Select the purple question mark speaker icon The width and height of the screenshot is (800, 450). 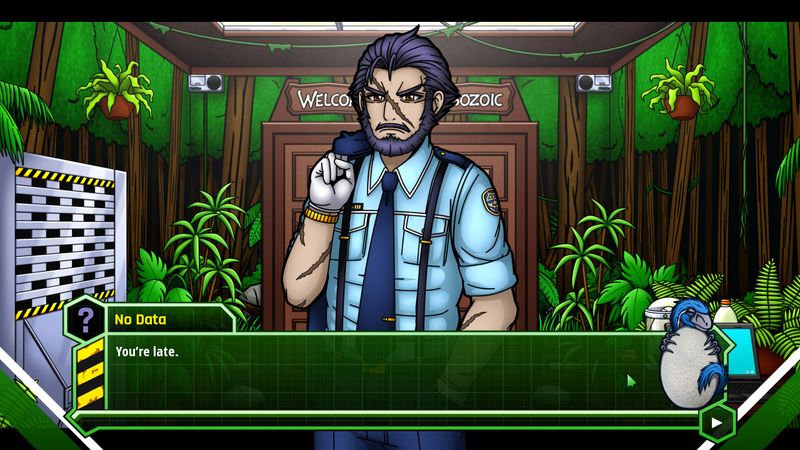coord(87,319)
